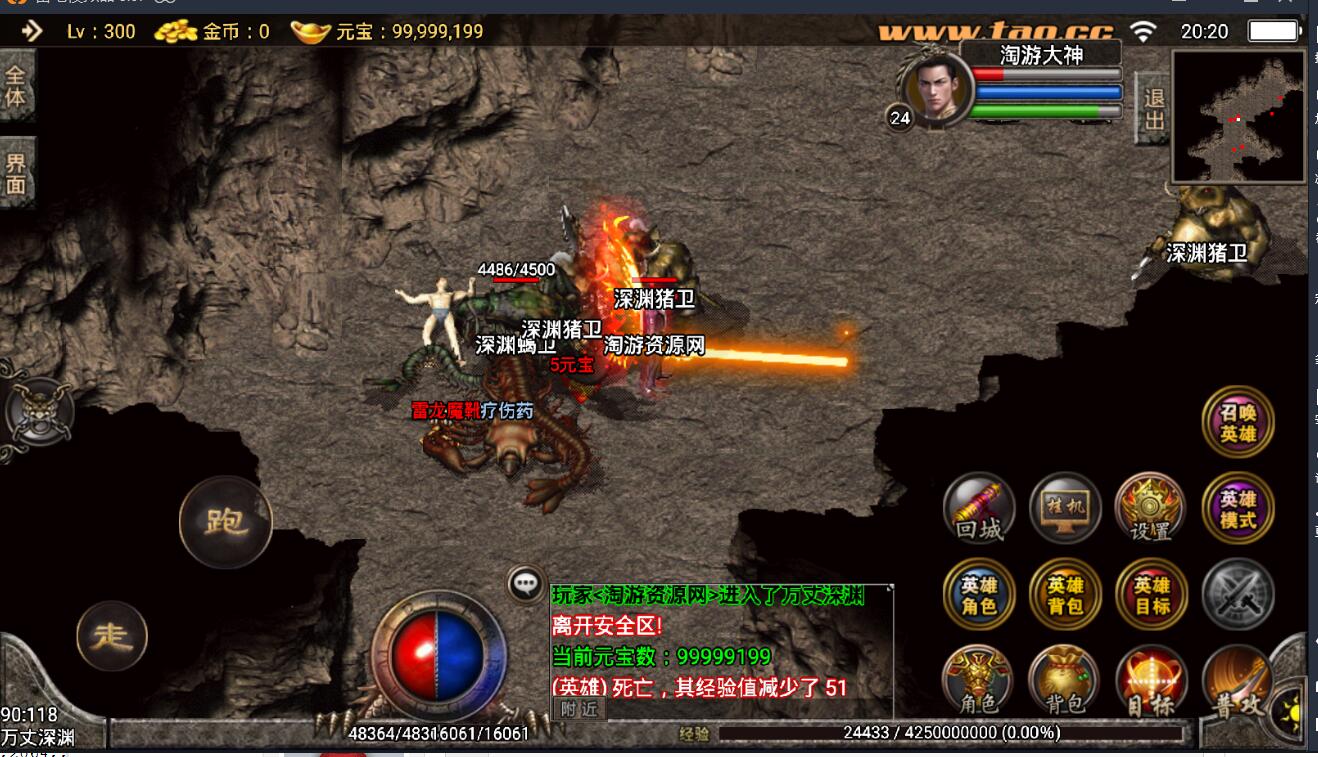The height and width of the screenshot is (757, 1318).
Task: Open the 英雄角色 hero character panel
Action: pos(979,594)
